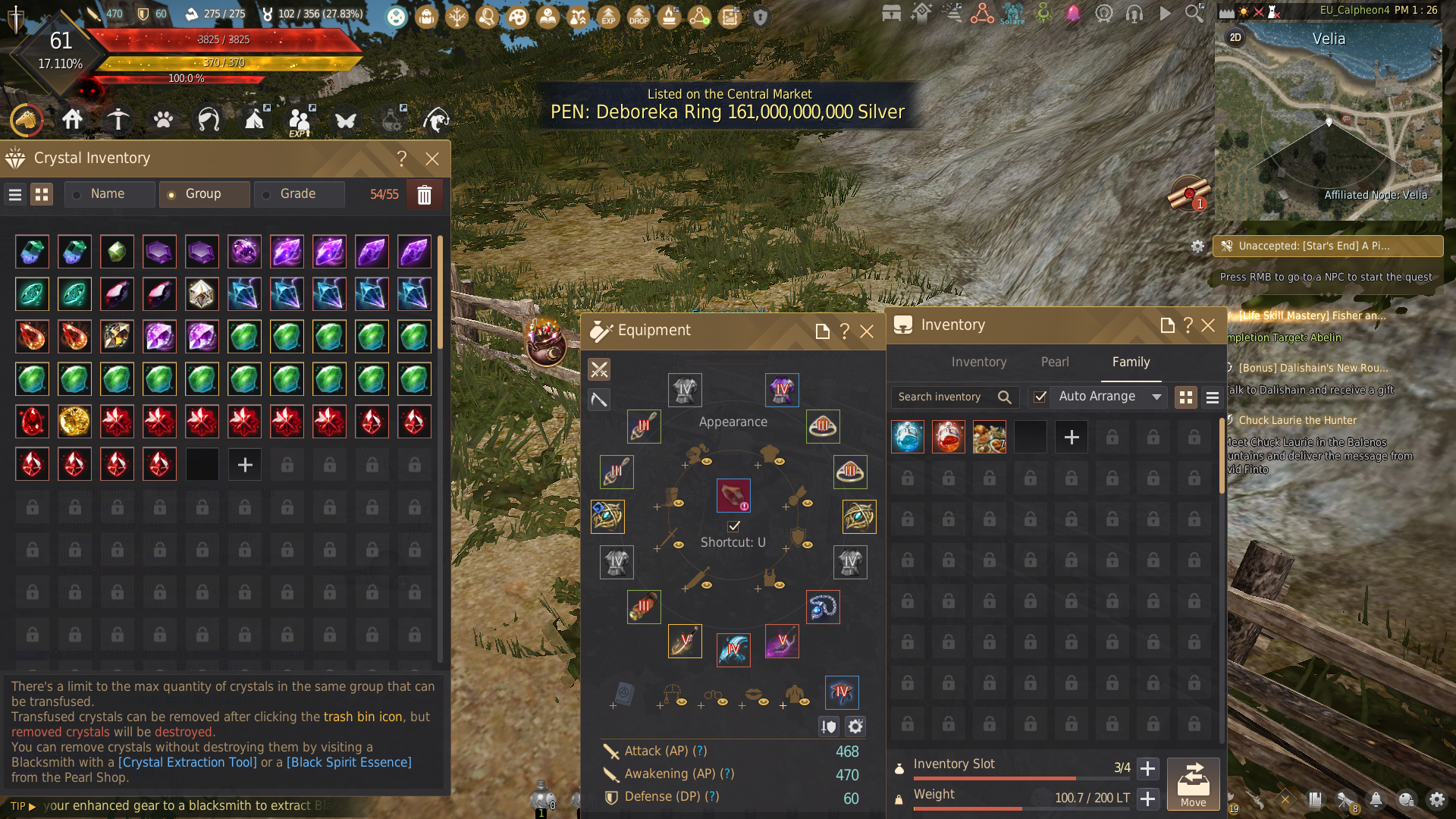This screenshot has height=819, width=1456.
Task: Expand inventory slots with plus button
Action: (x=1148, y=768)
